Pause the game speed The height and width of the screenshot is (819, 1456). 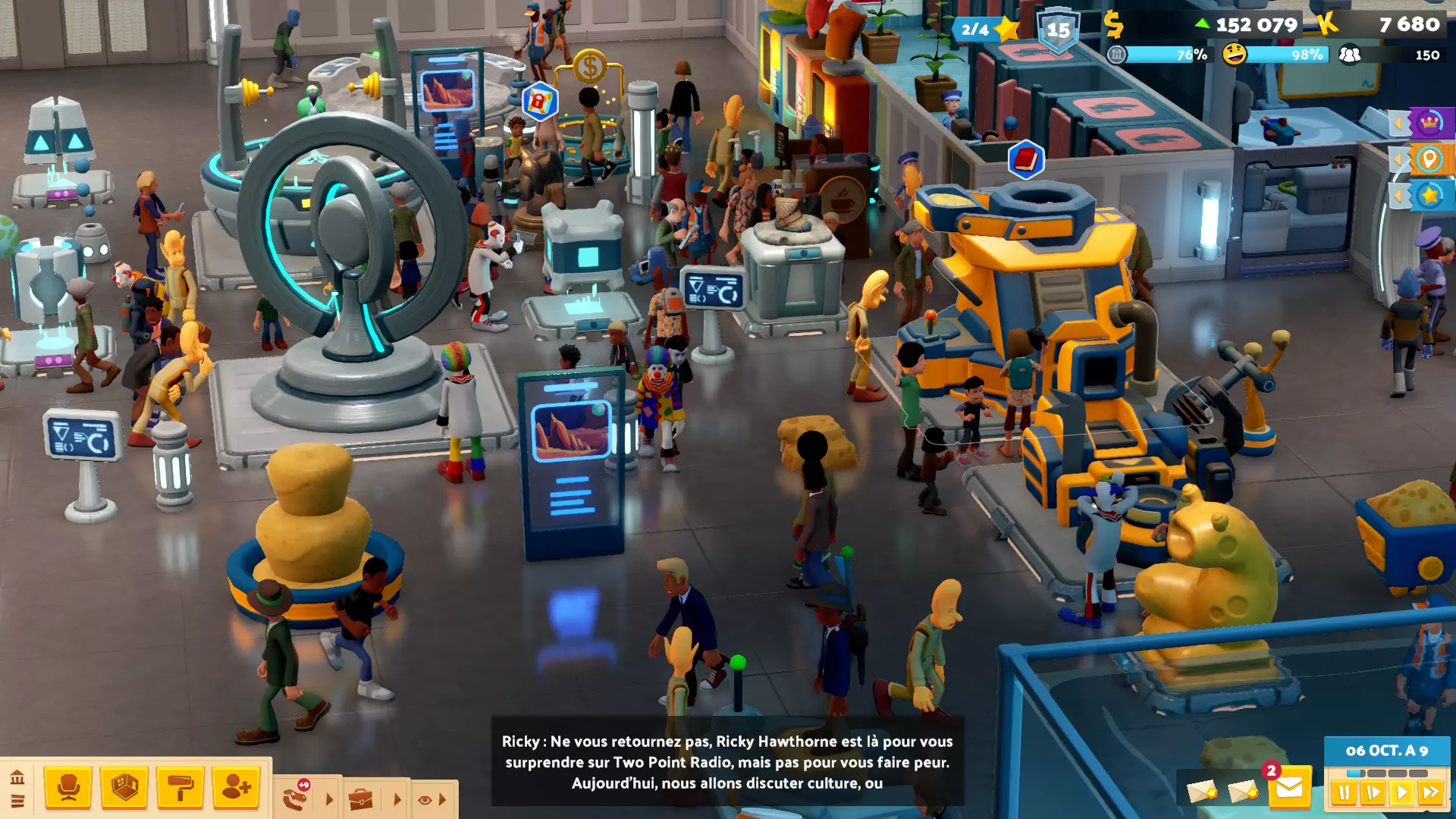coord(1344,793)
